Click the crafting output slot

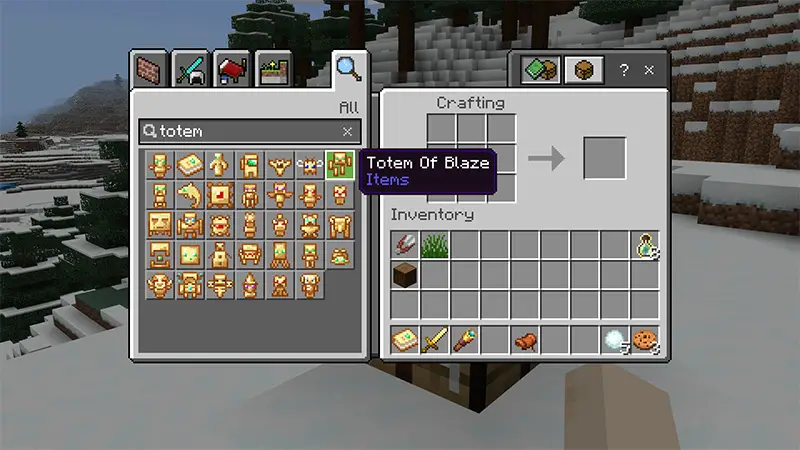pos(604,158)
